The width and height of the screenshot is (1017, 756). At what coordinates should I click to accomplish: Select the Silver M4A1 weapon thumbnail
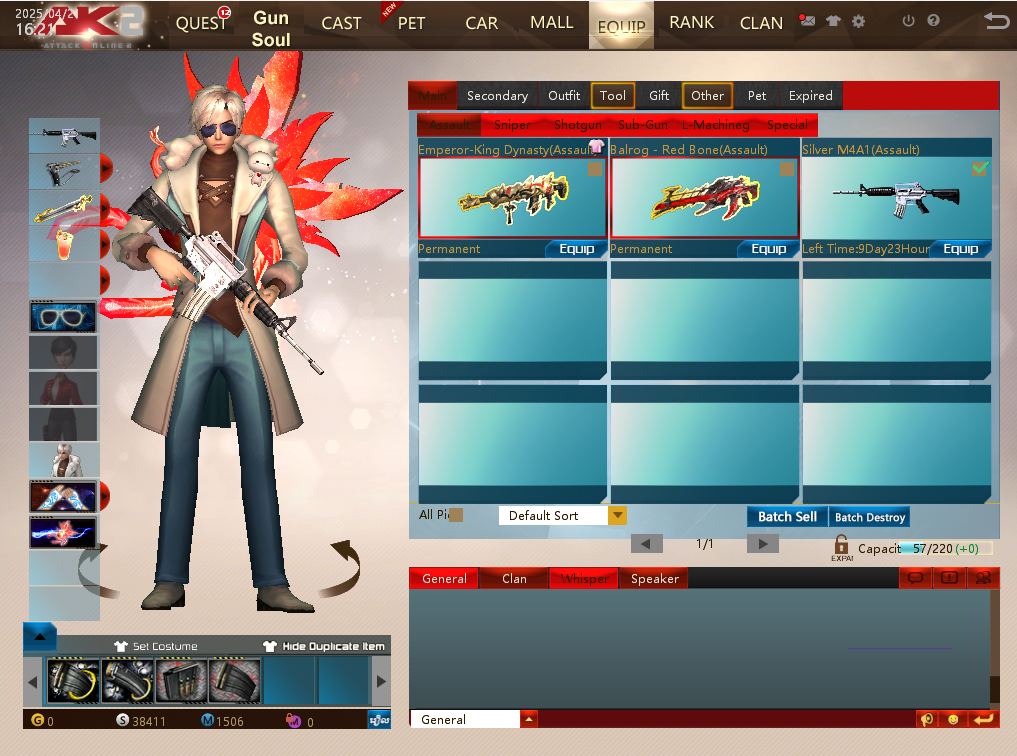pos(896,197)
